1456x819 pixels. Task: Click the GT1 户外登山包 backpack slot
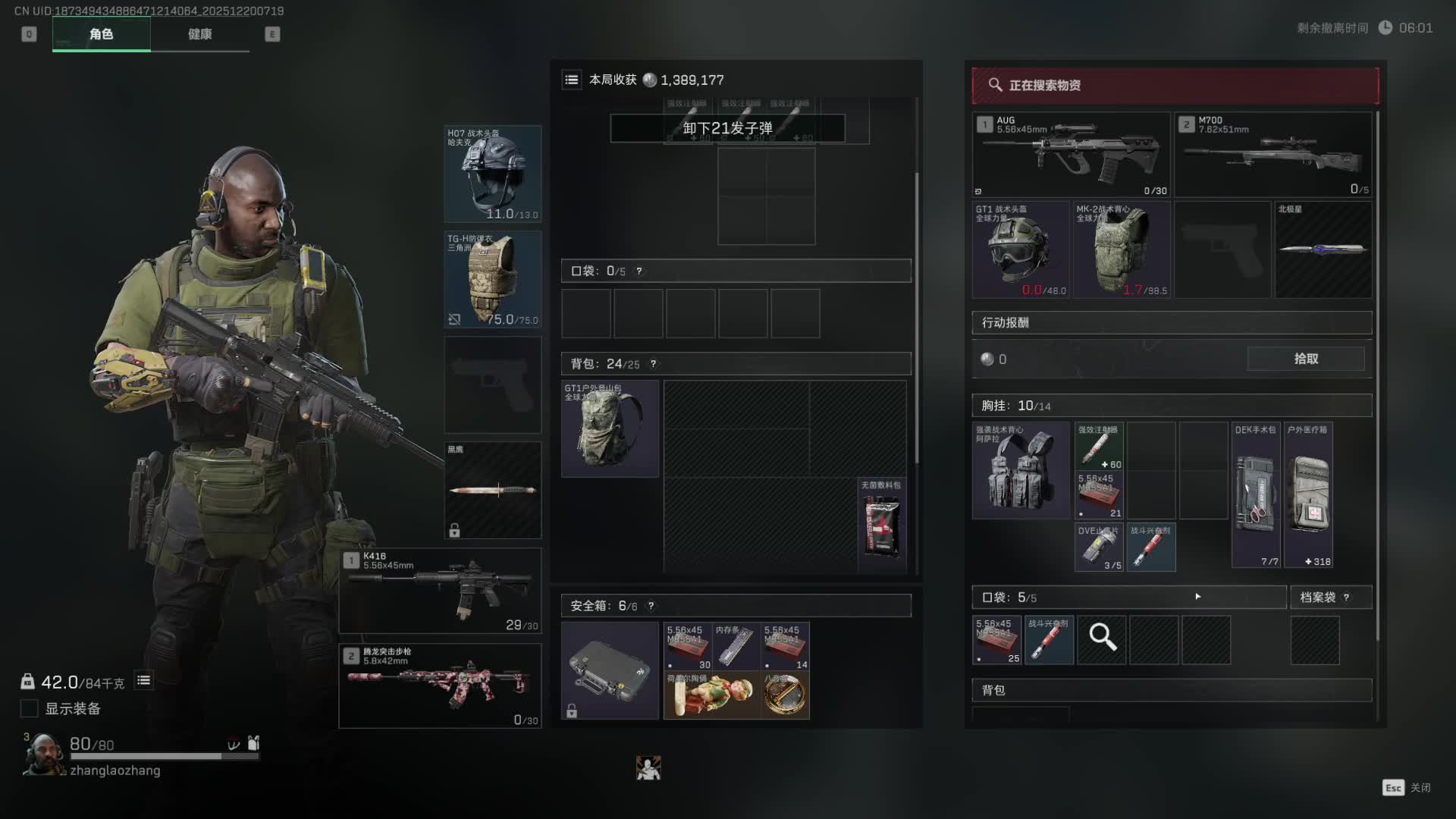click(x=610, y=428)
